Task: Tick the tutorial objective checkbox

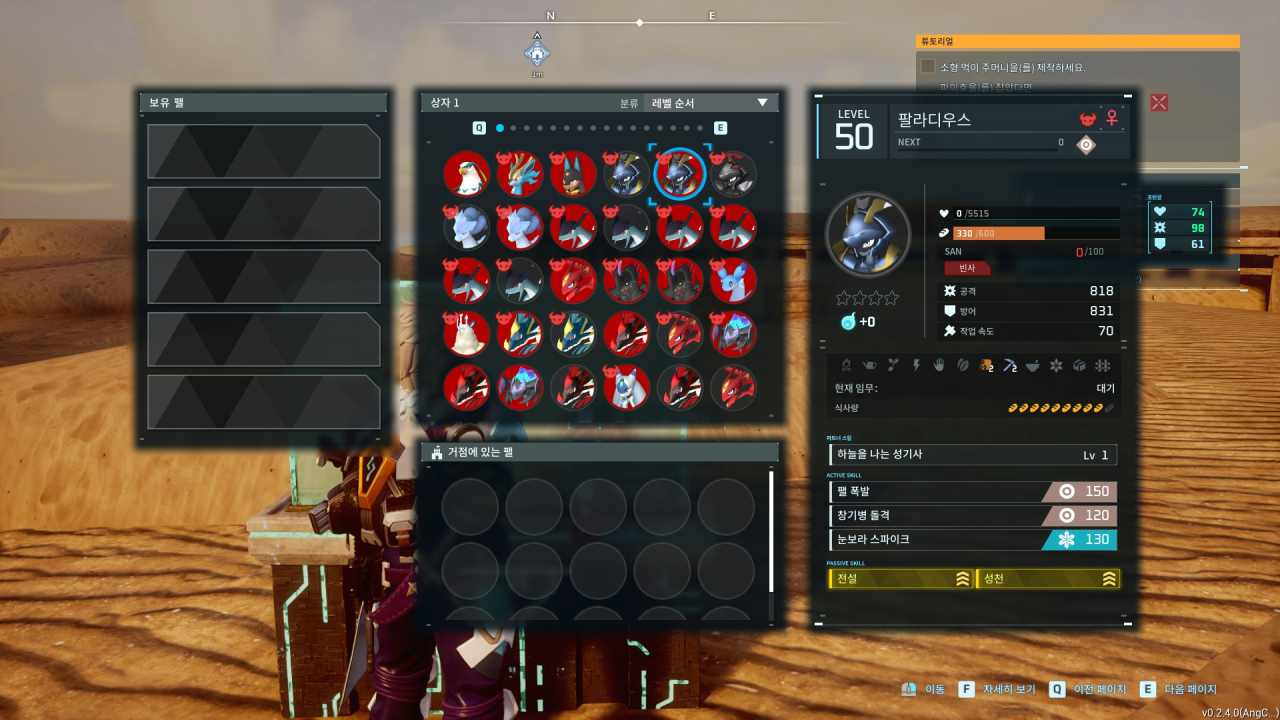Action: tap(928, 67)
